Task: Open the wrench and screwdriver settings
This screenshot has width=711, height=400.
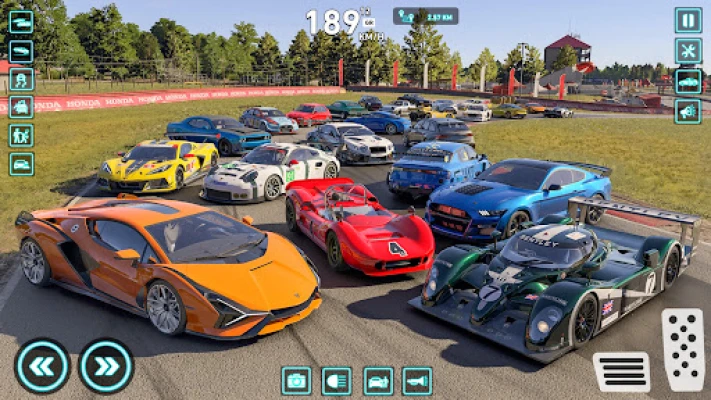Action: pos(688,51)
